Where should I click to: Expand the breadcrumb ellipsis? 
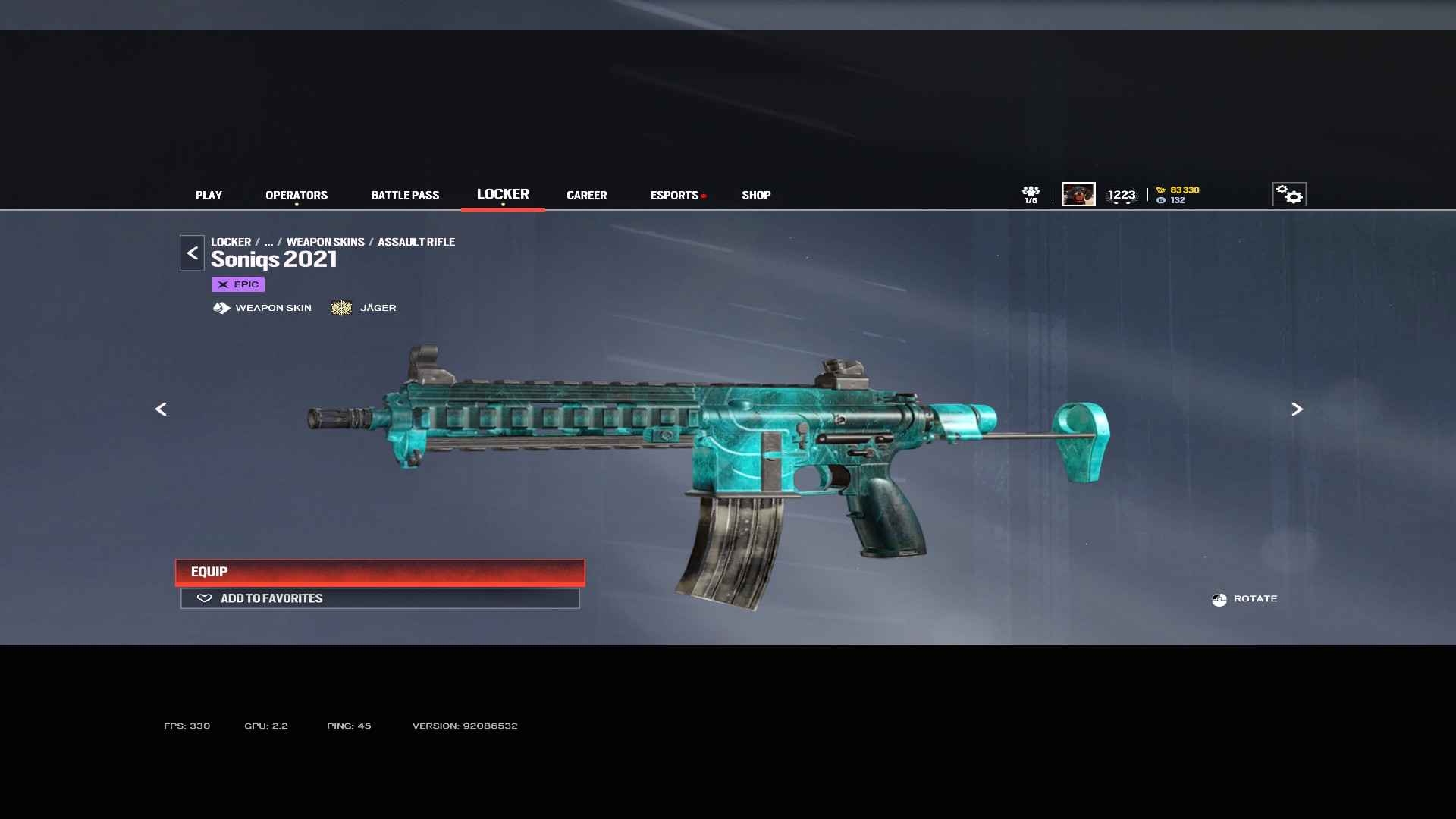click(268, 242)
